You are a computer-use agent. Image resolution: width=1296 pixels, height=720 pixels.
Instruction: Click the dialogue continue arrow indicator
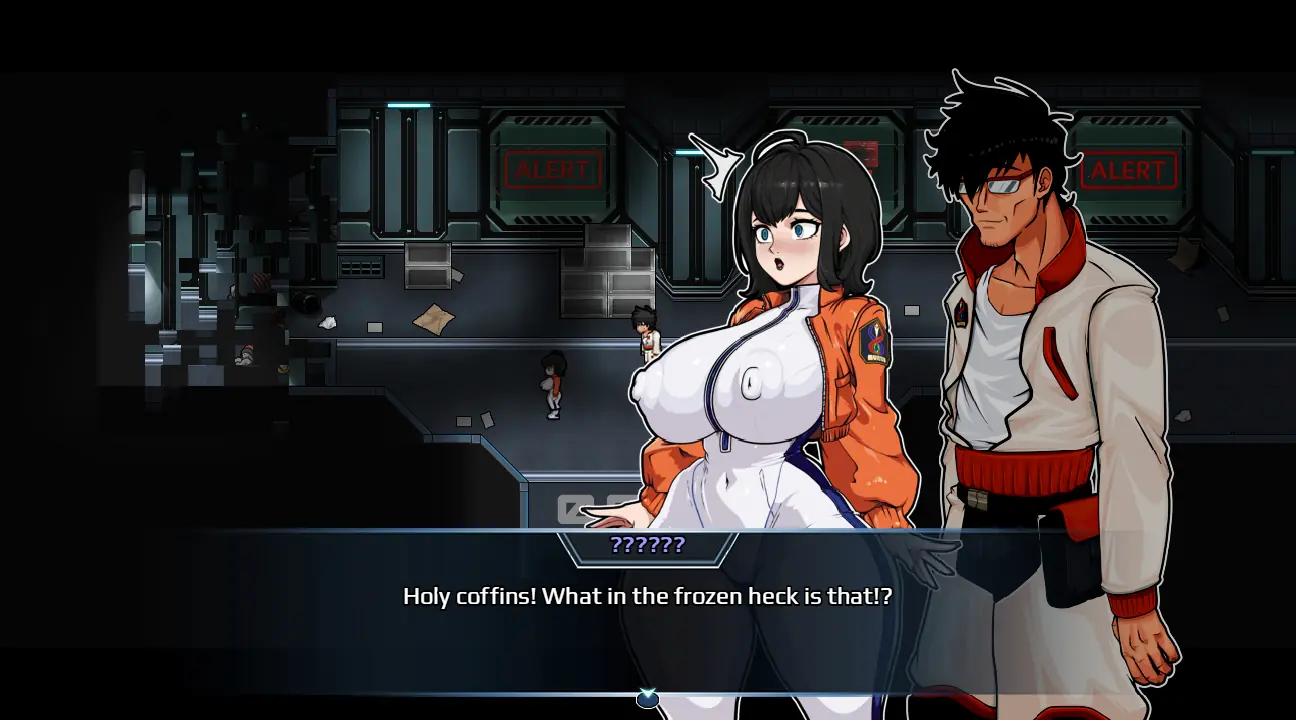coord(648,698)
